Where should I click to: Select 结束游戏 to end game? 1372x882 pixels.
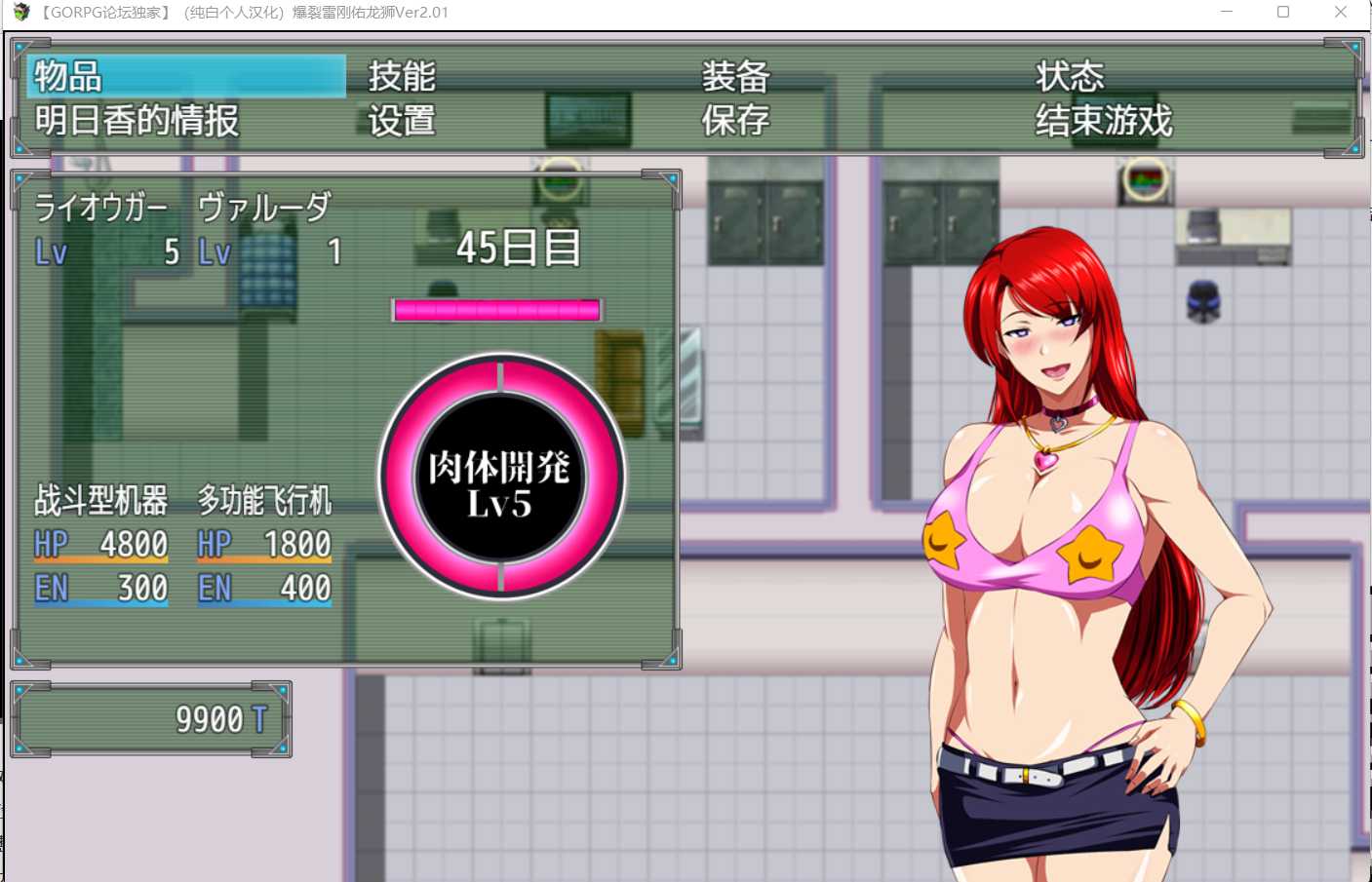click(1104, 121)
